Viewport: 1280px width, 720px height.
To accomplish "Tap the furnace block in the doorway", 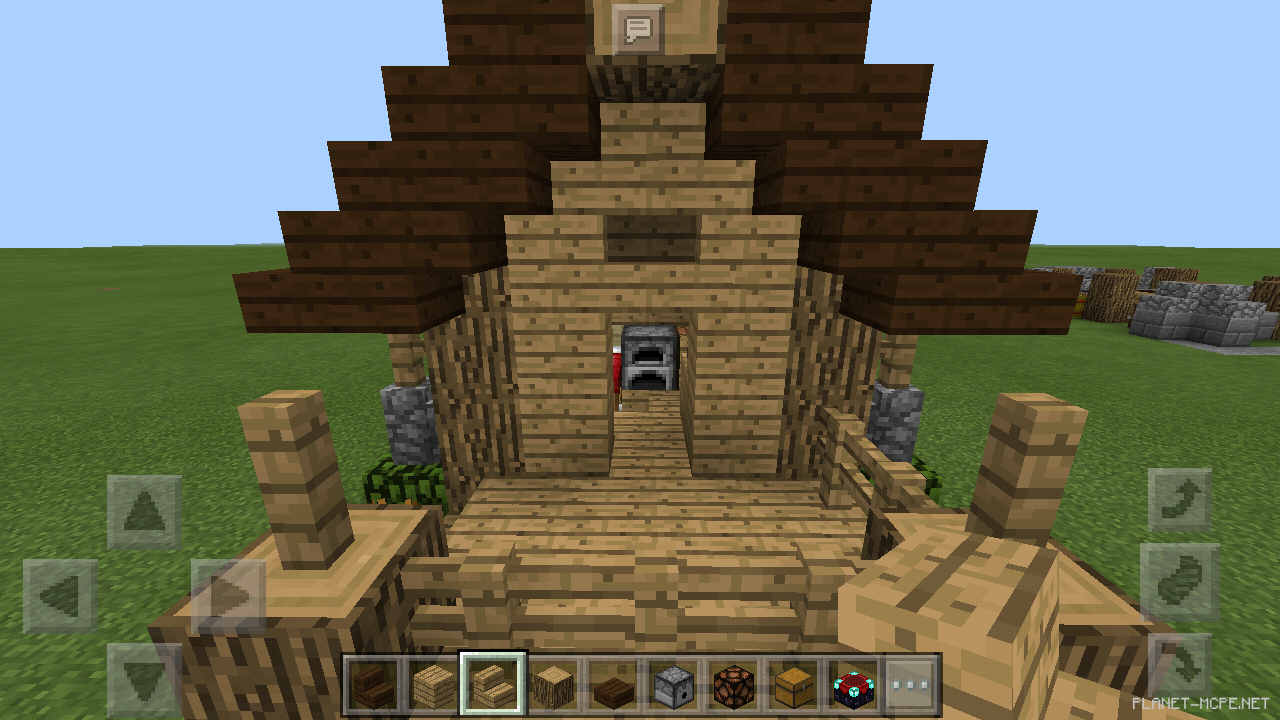I will tap(648, 357).
